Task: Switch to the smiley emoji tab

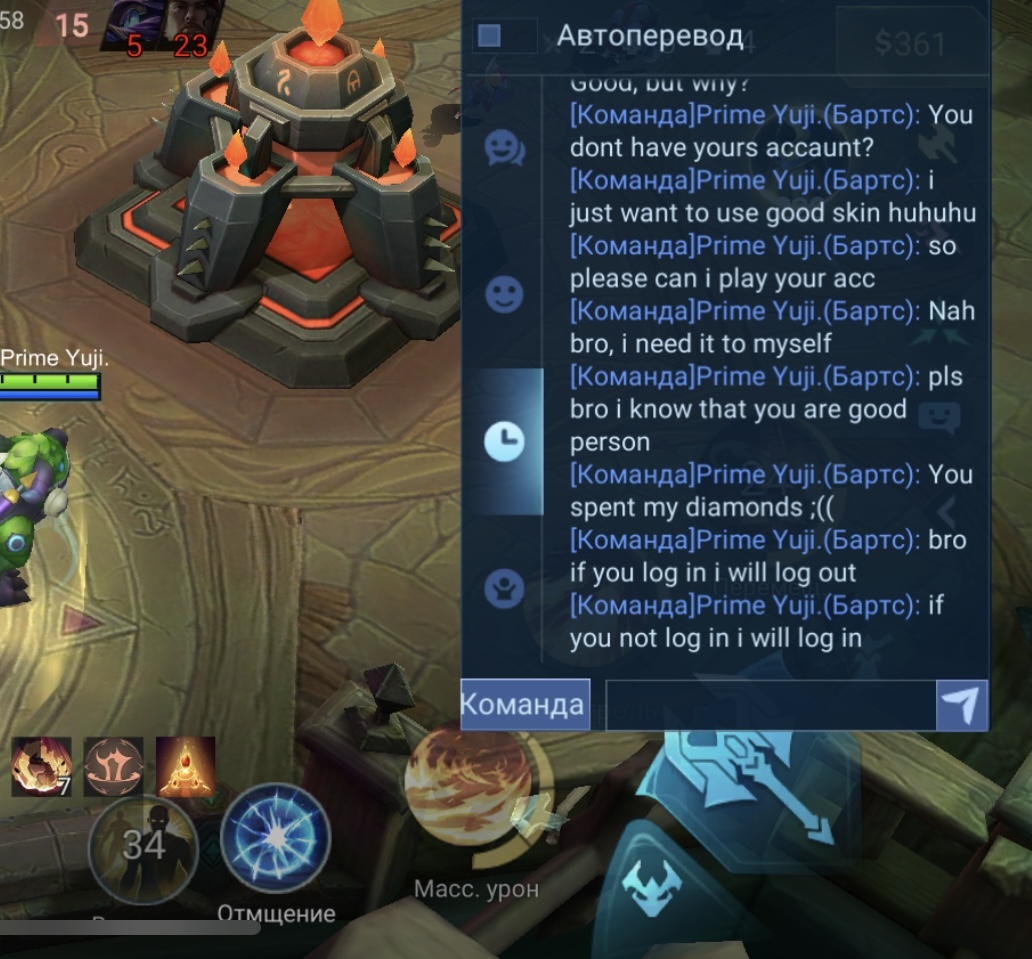Action: click(x=504, y=295)
